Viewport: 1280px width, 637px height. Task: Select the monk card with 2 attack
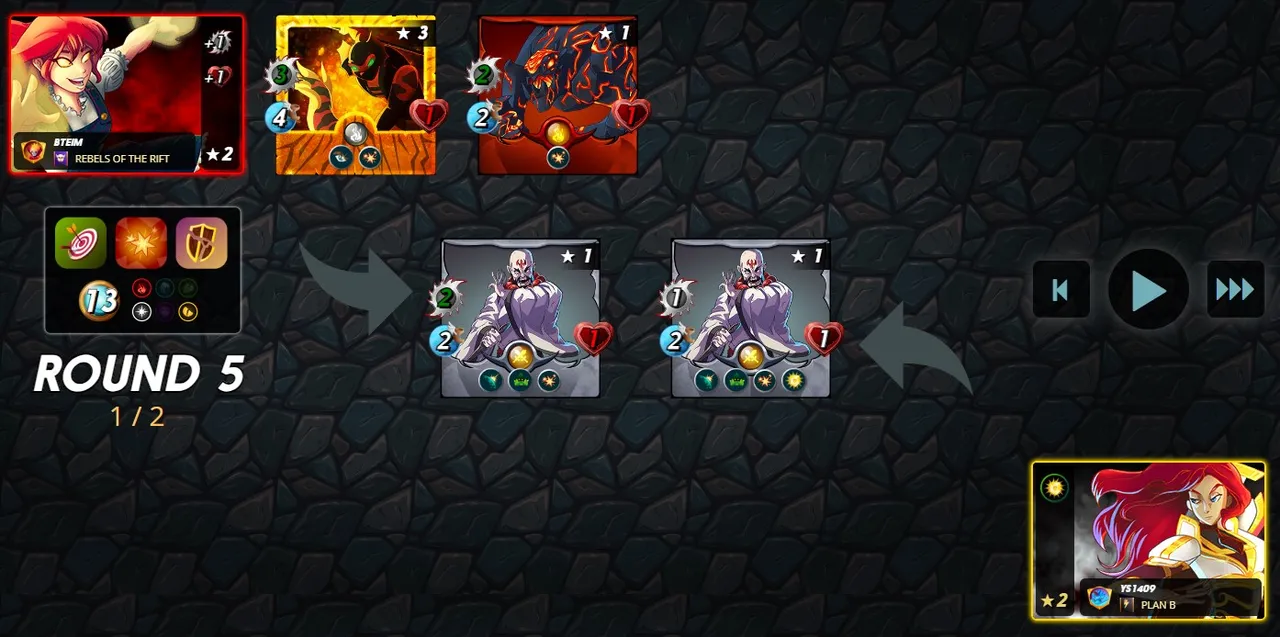[x=520, y=318]
